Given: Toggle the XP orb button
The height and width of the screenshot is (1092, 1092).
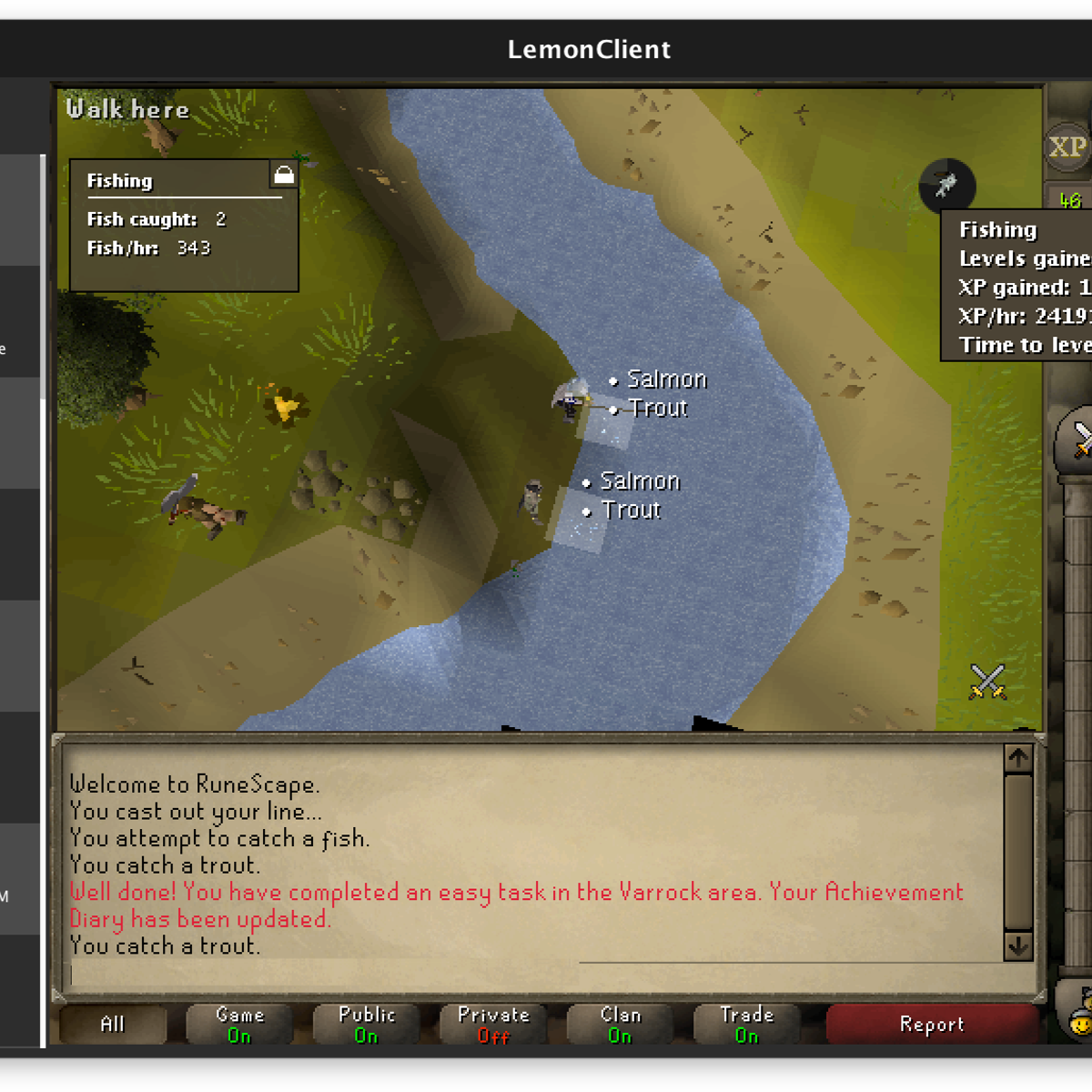Looking at the screenshot, I should tap(1067, 147).
